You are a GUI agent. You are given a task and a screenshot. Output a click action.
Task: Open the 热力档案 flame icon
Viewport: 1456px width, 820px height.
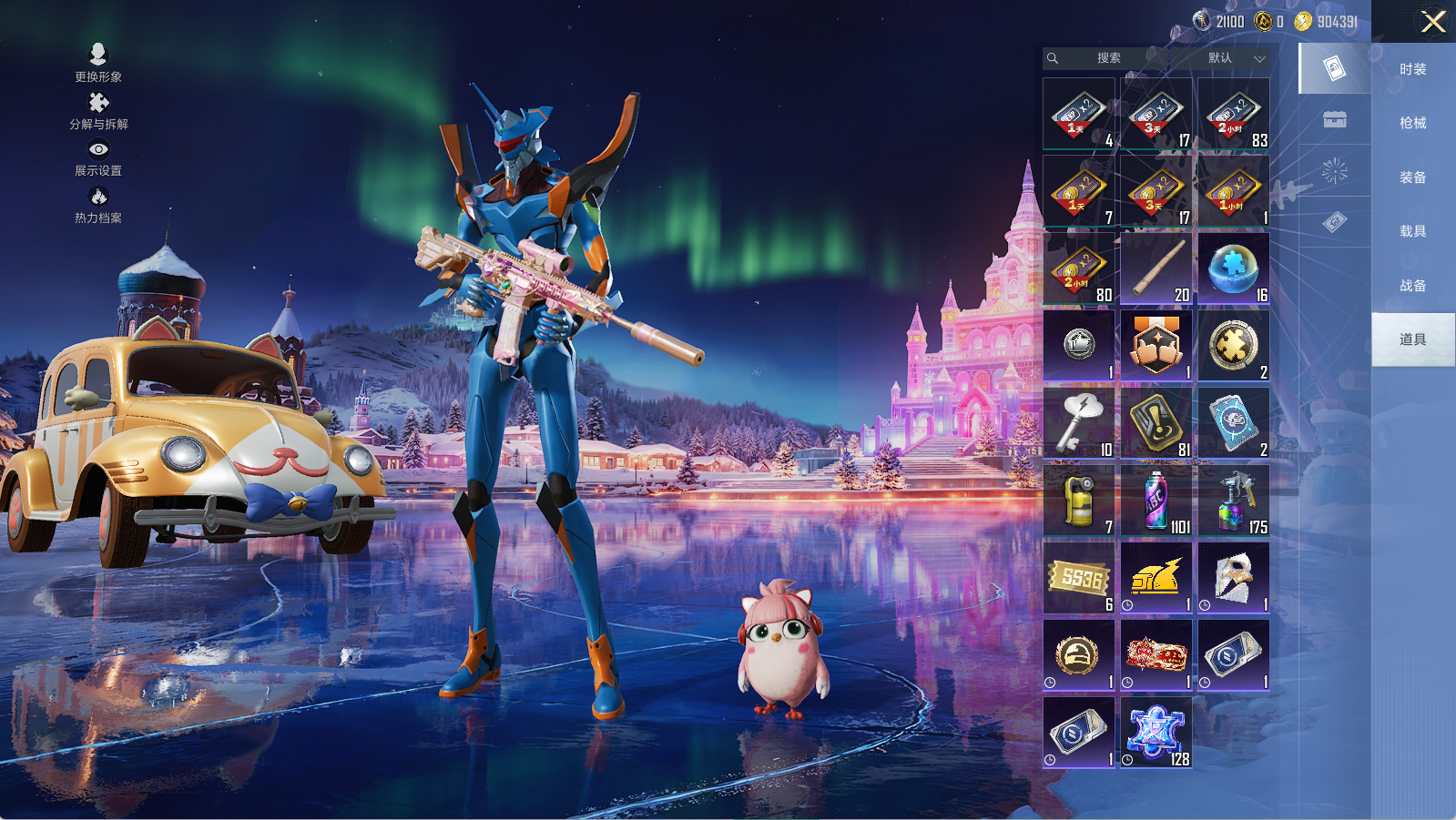point(98,204)
